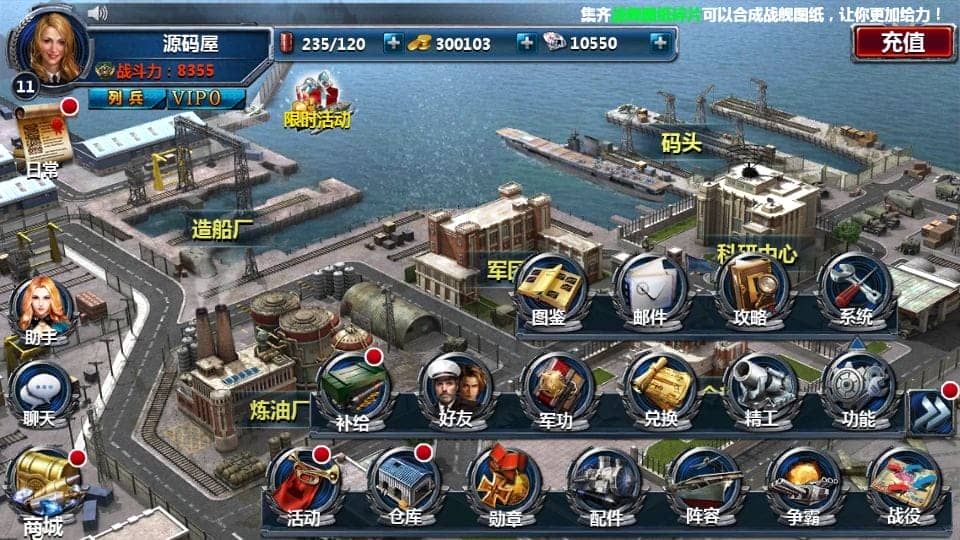Viewport: 960px width, 540px height.
Task: Open the 限时活动 limited-time event gift
Action: coord(317,101)
